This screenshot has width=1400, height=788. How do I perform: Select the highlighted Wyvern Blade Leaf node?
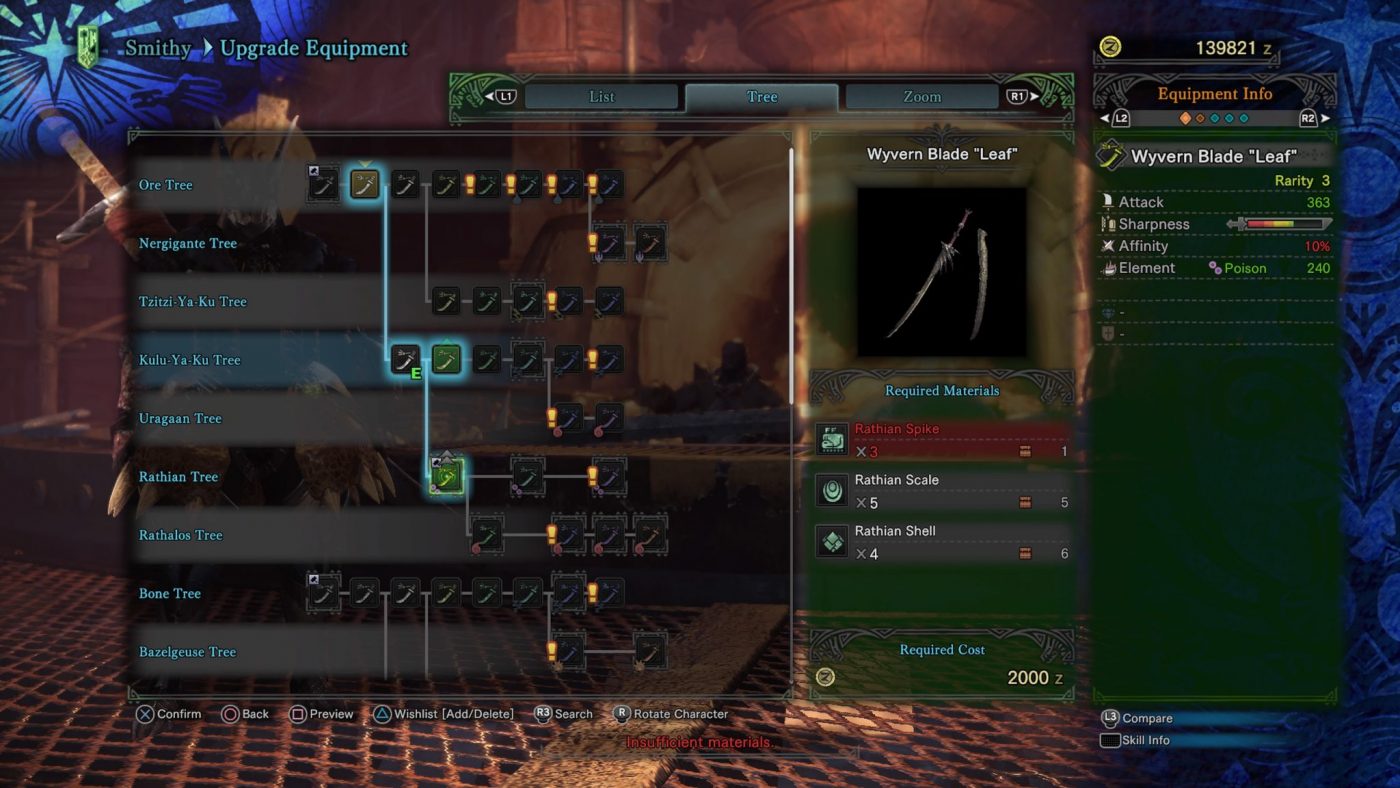(446, 476)
